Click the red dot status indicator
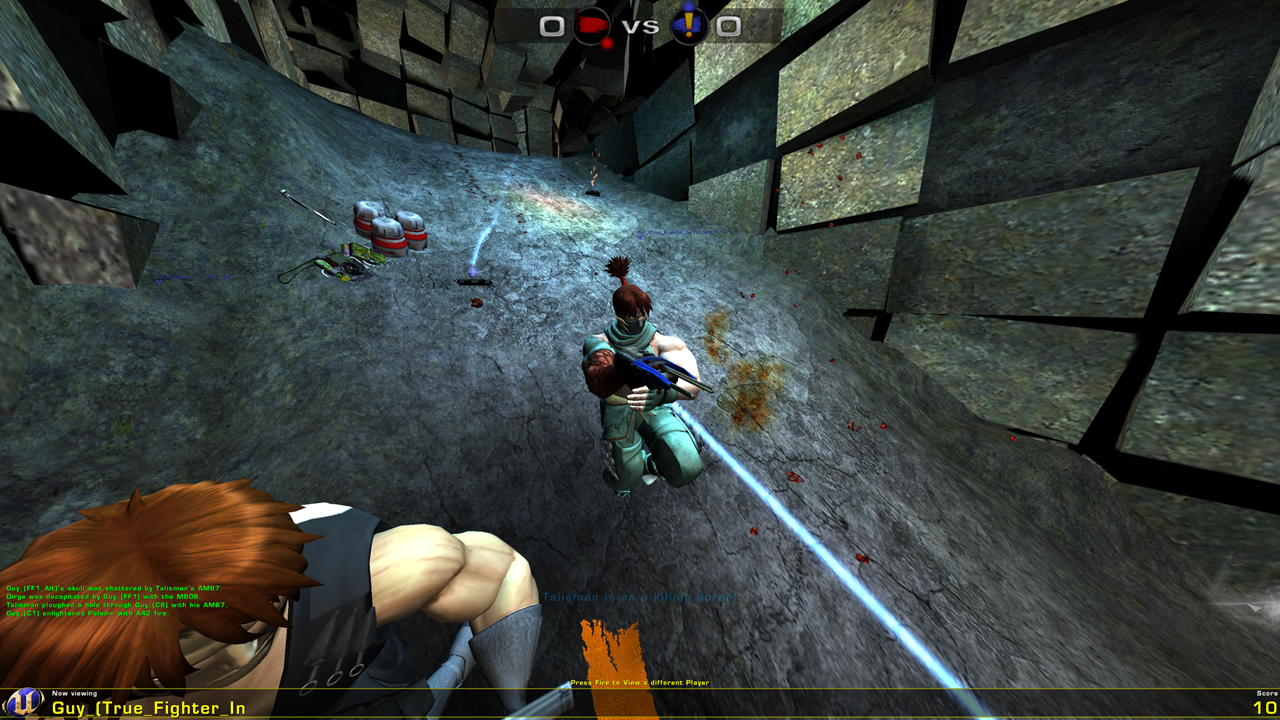Viewport: 1280px width, 720px height. click(605, 43)
